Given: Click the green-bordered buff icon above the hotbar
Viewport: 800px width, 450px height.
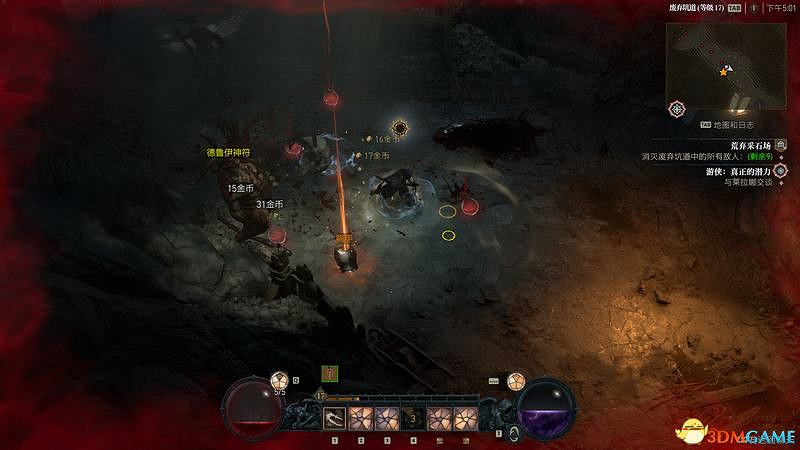Looking at the screenshot, I should pyautogui.click(x=328, y=373).
